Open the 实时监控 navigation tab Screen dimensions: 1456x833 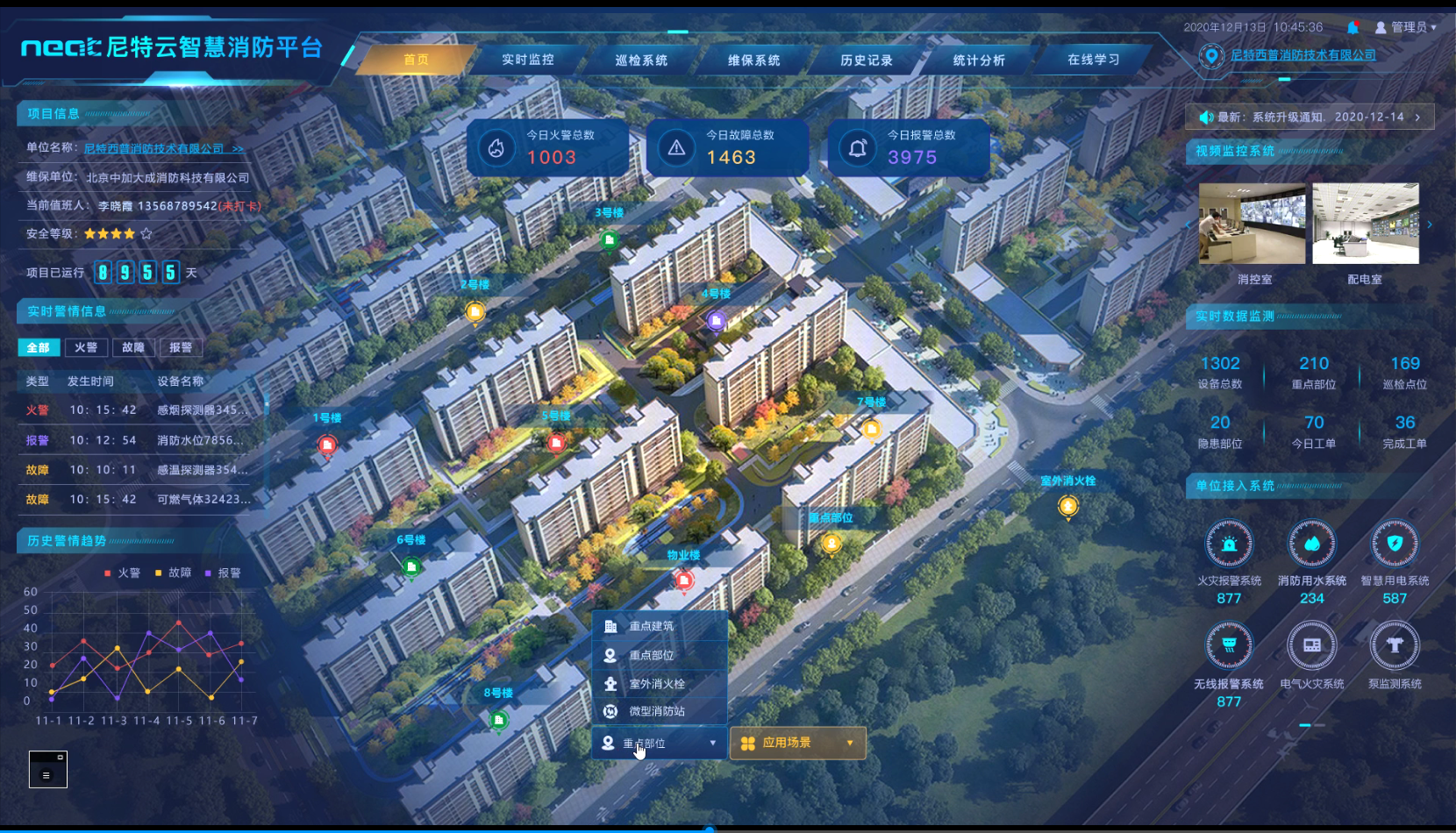528,60
